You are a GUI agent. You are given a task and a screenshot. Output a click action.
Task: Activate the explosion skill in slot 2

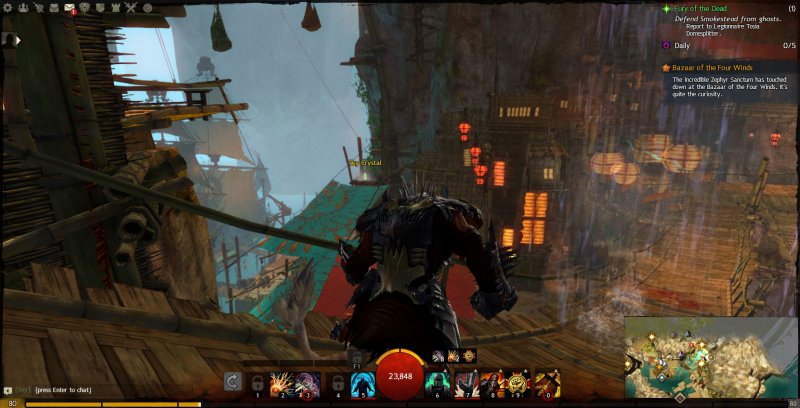281,380
